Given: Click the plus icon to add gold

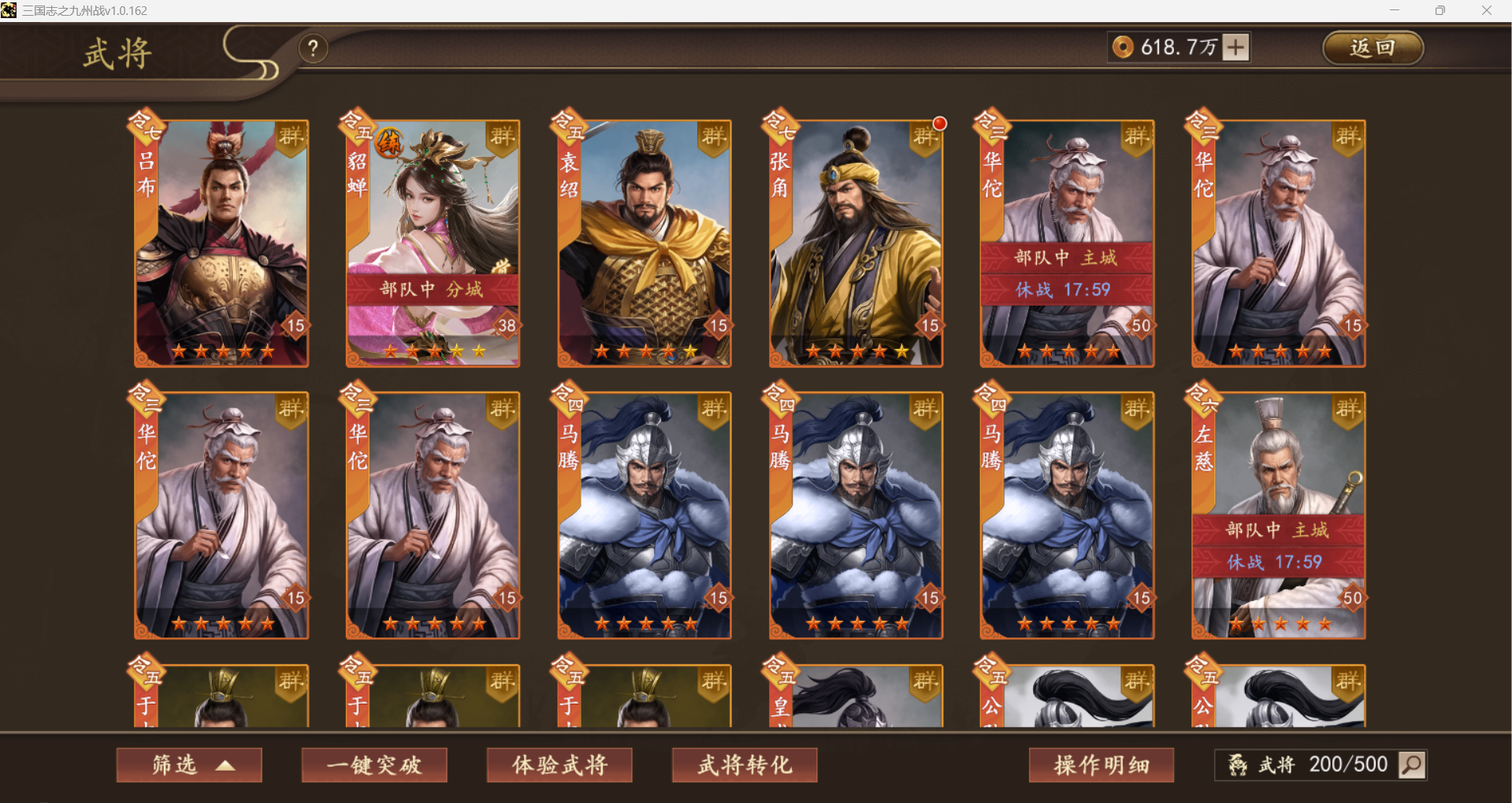Looking at the screenshot, I should coord(1235,47).
